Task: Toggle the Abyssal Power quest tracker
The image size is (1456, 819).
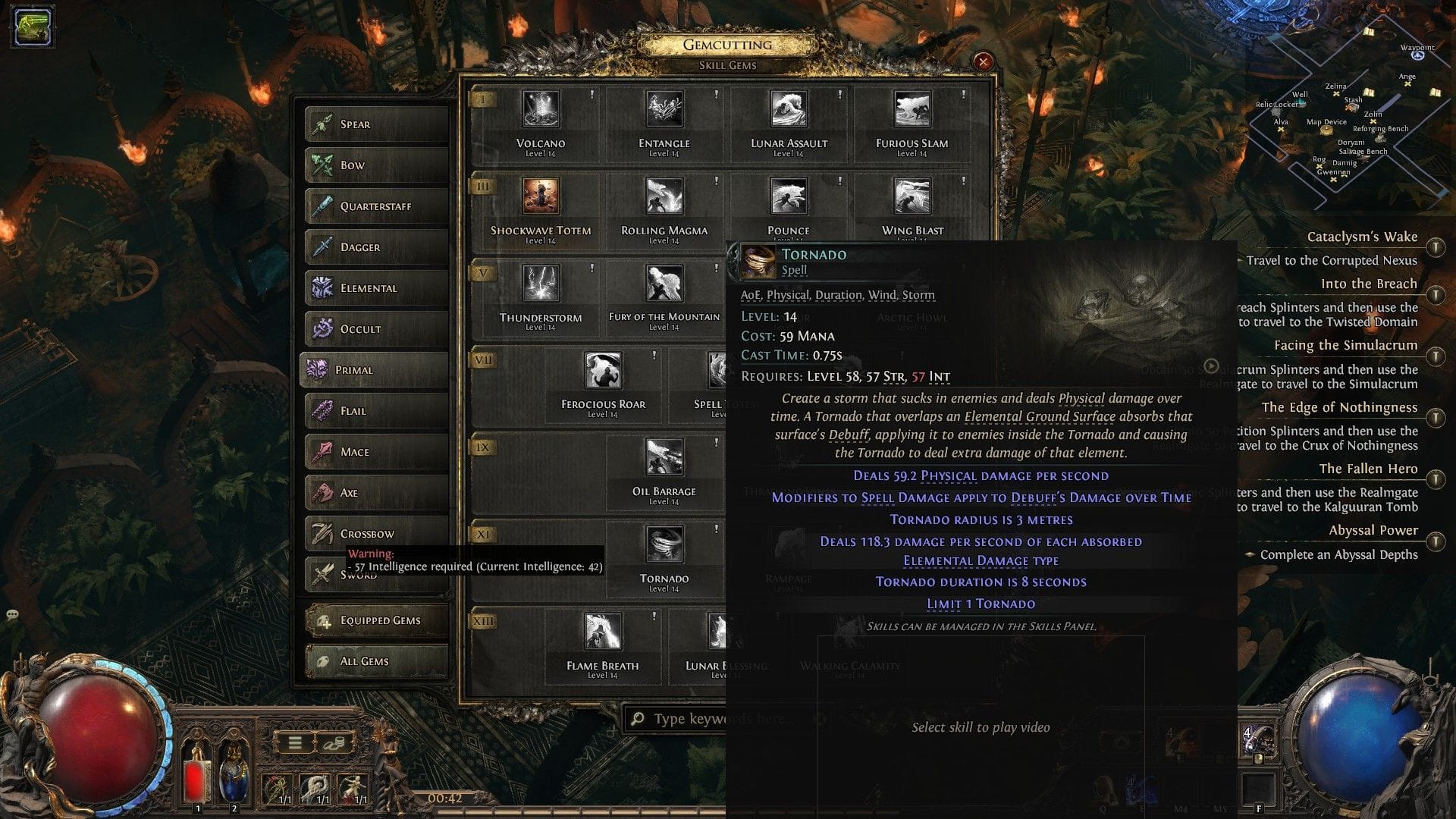Action: (x=1436, y=541)
